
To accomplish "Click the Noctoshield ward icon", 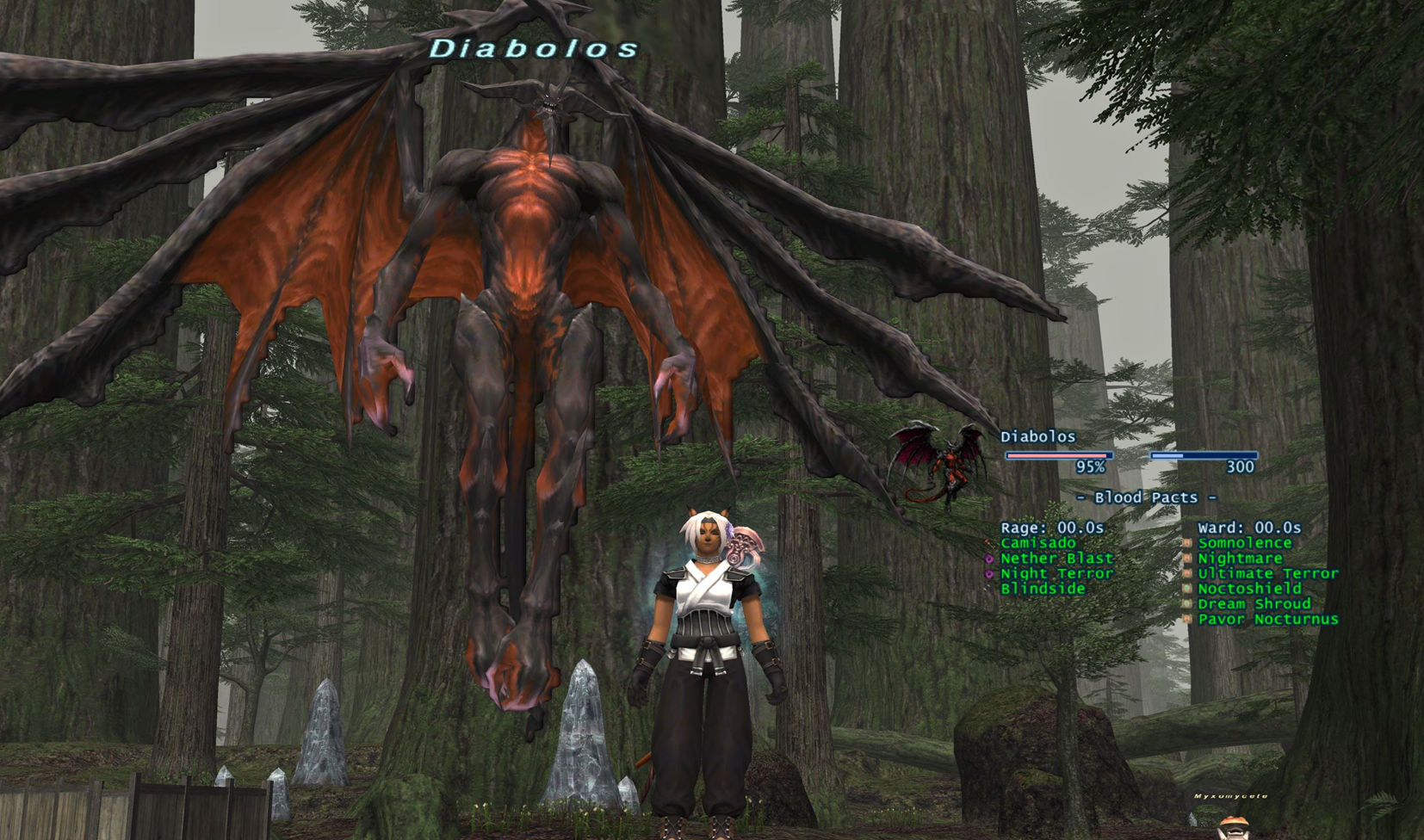I will (x=1187, y=589).
